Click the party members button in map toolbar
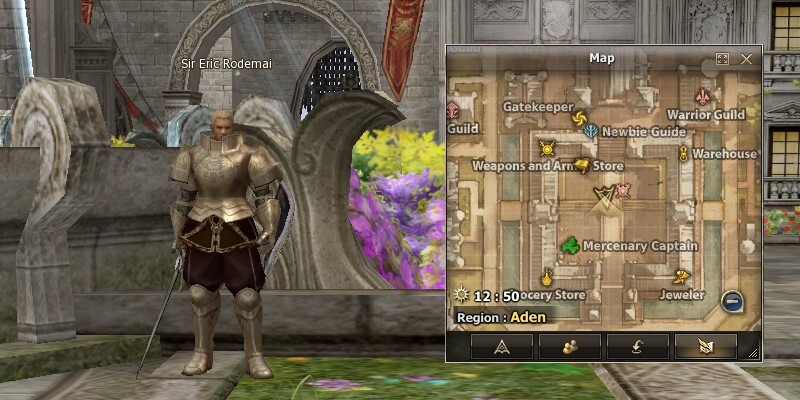This screenshot has width=800, height=400. click(x=570, y=347)
